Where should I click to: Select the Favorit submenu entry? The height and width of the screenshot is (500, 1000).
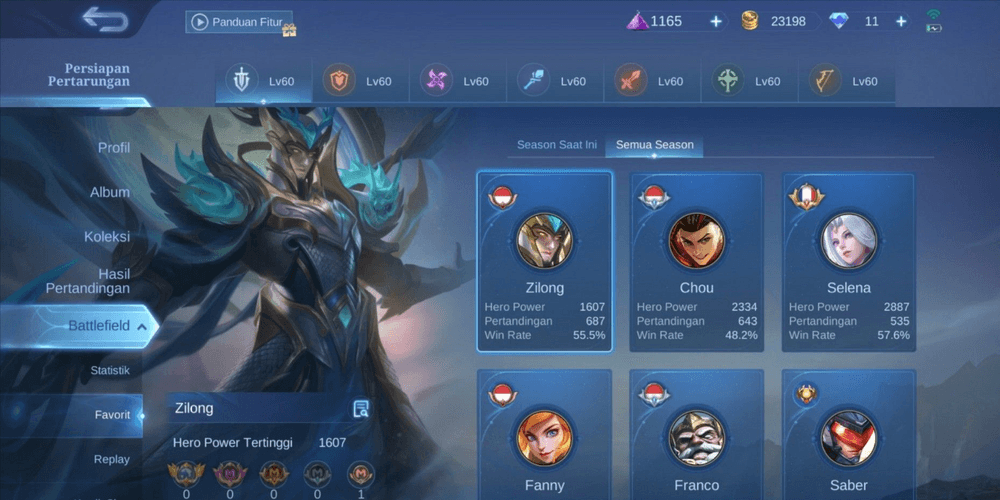(x=112, y=414)
